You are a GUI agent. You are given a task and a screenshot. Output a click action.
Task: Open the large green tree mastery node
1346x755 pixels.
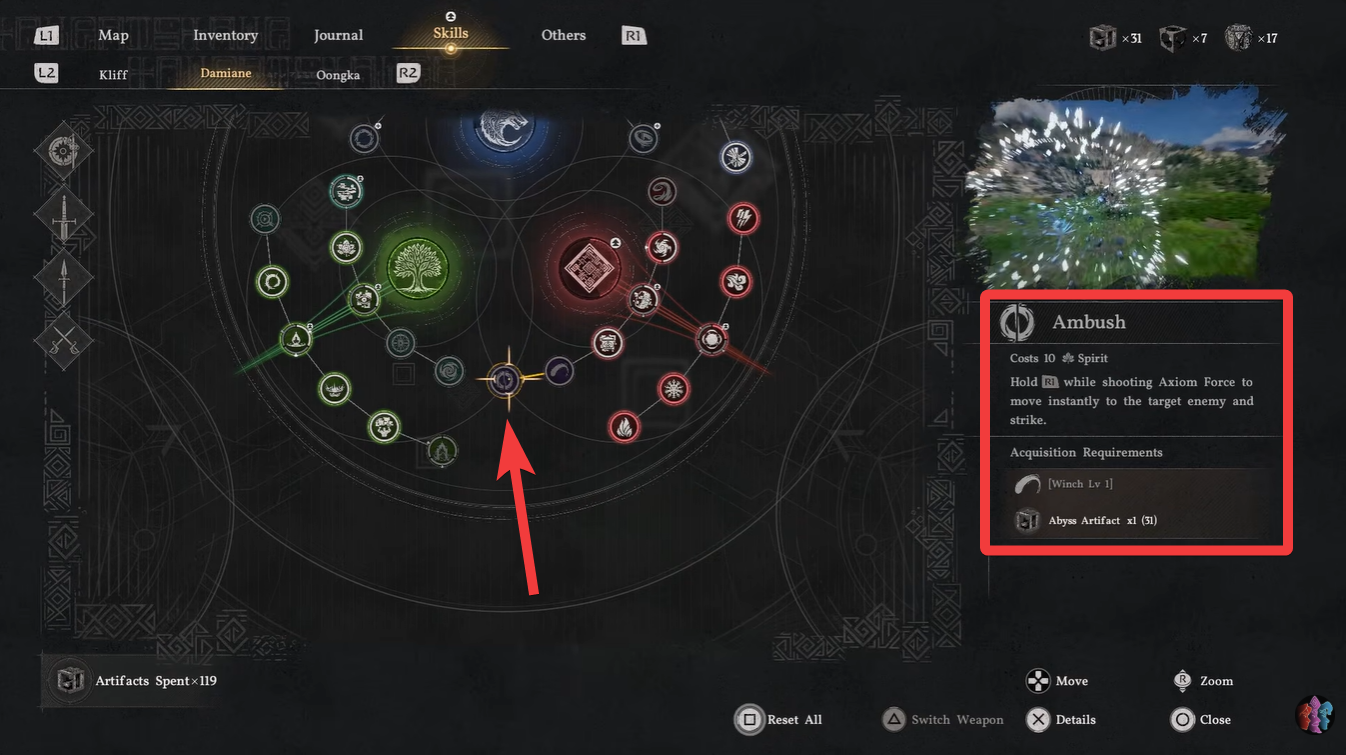coord(418,267)
